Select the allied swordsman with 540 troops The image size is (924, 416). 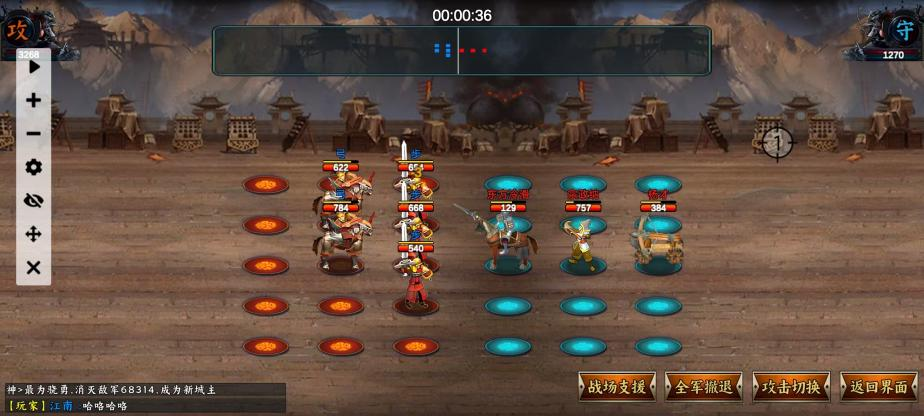(x=415, y=280)
